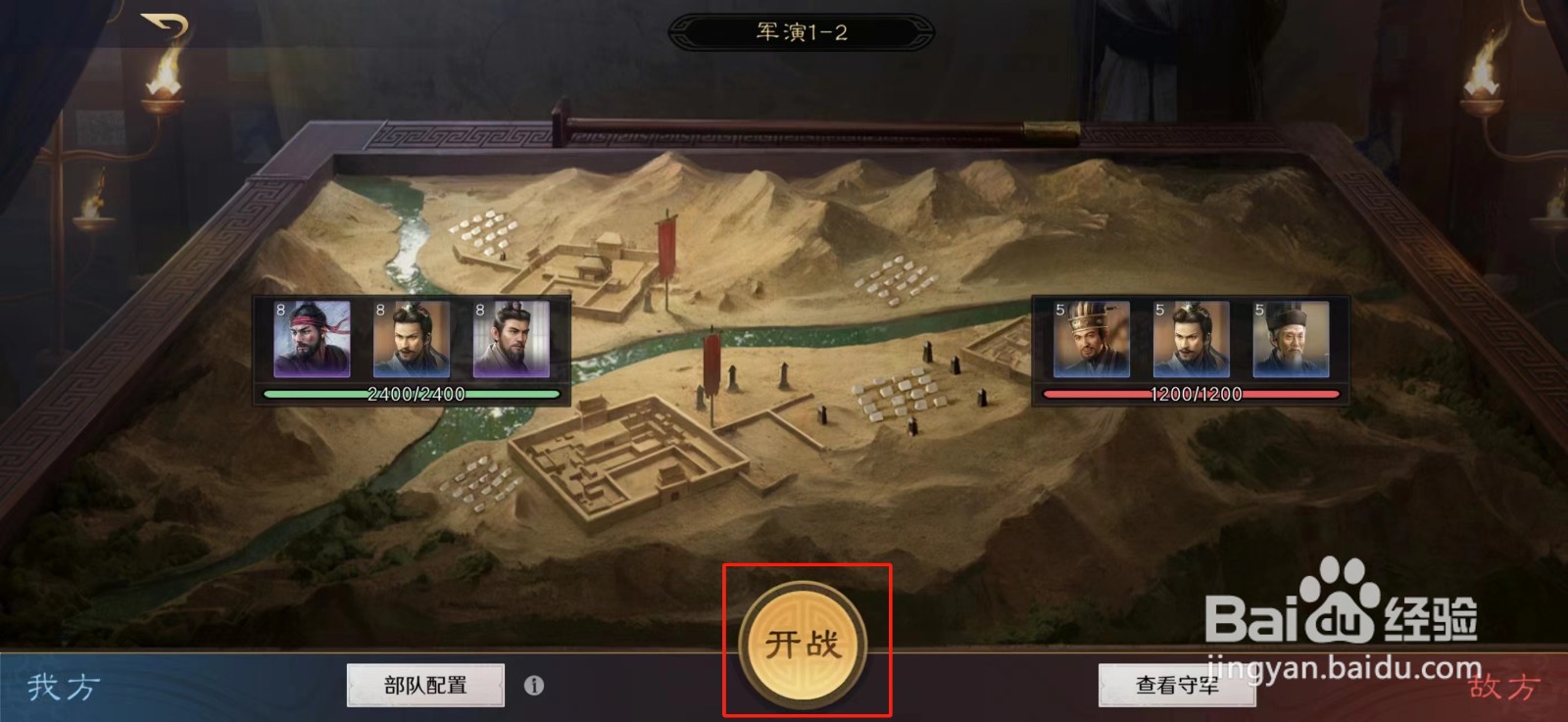Tap the info icon next to 部队配置

(x=534, y=687)
